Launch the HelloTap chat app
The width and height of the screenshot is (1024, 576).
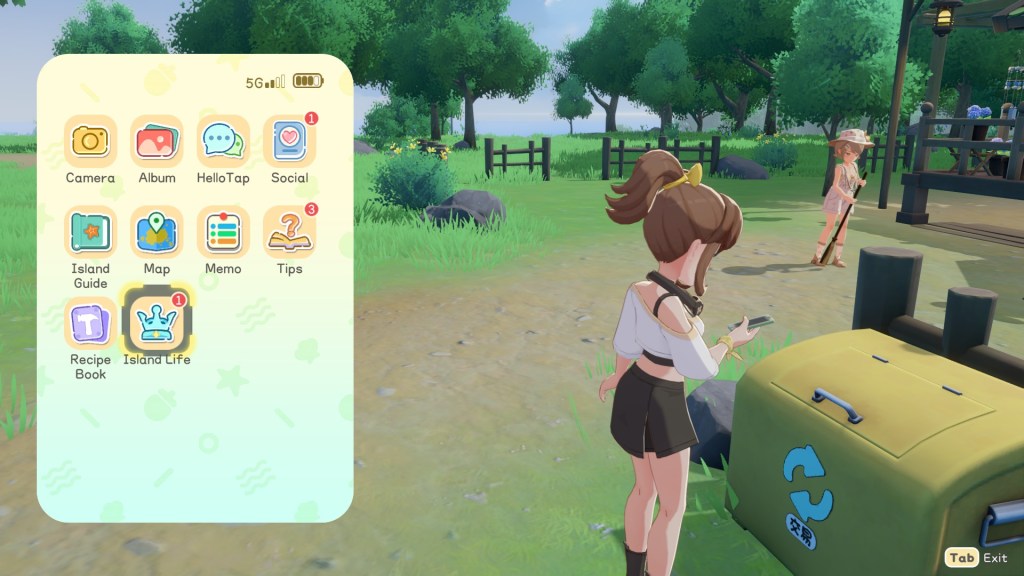[x=223, y=142]
